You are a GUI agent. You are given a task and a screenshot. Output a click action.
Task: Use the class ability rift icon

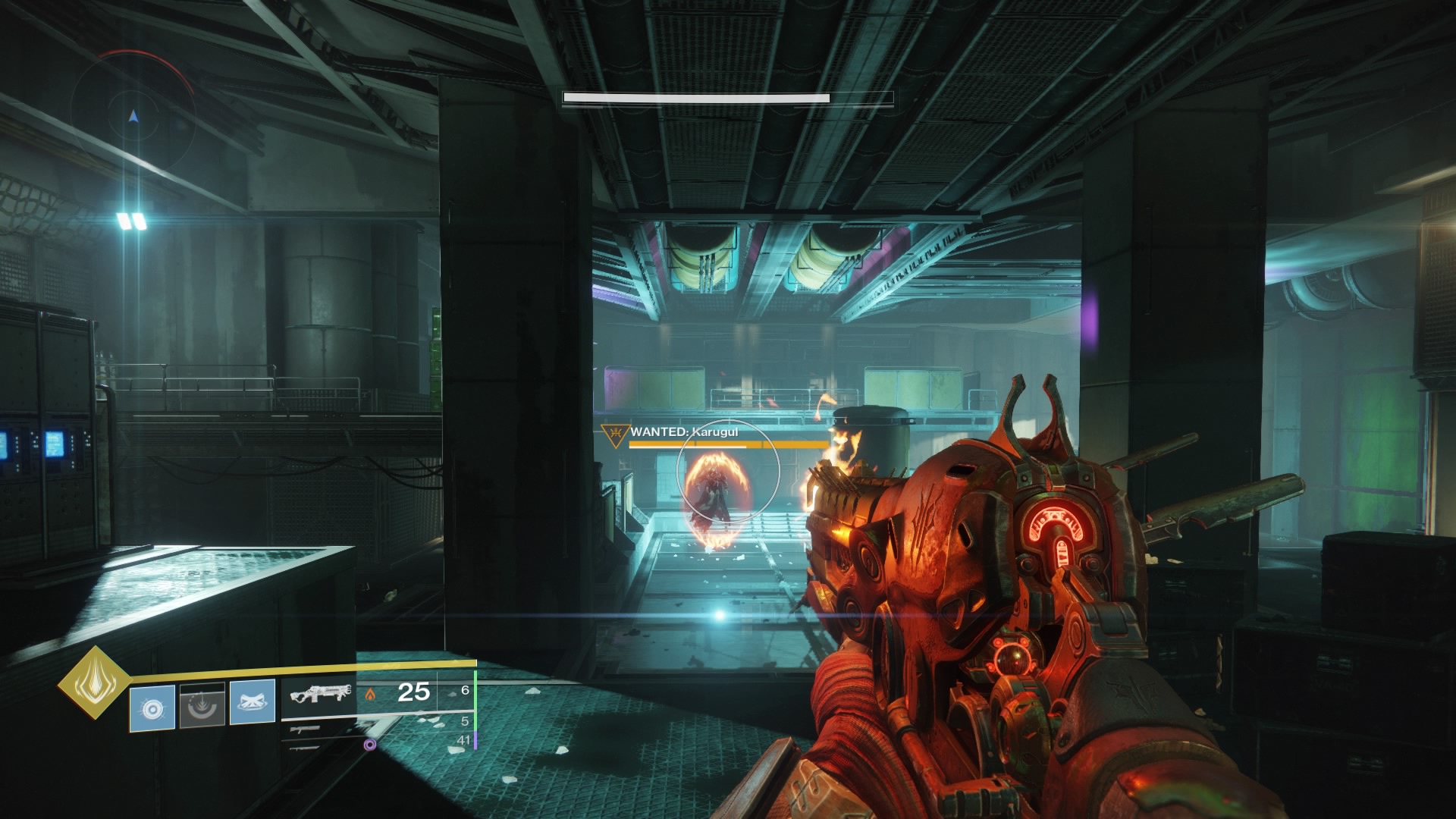click(x=252, y=702)
